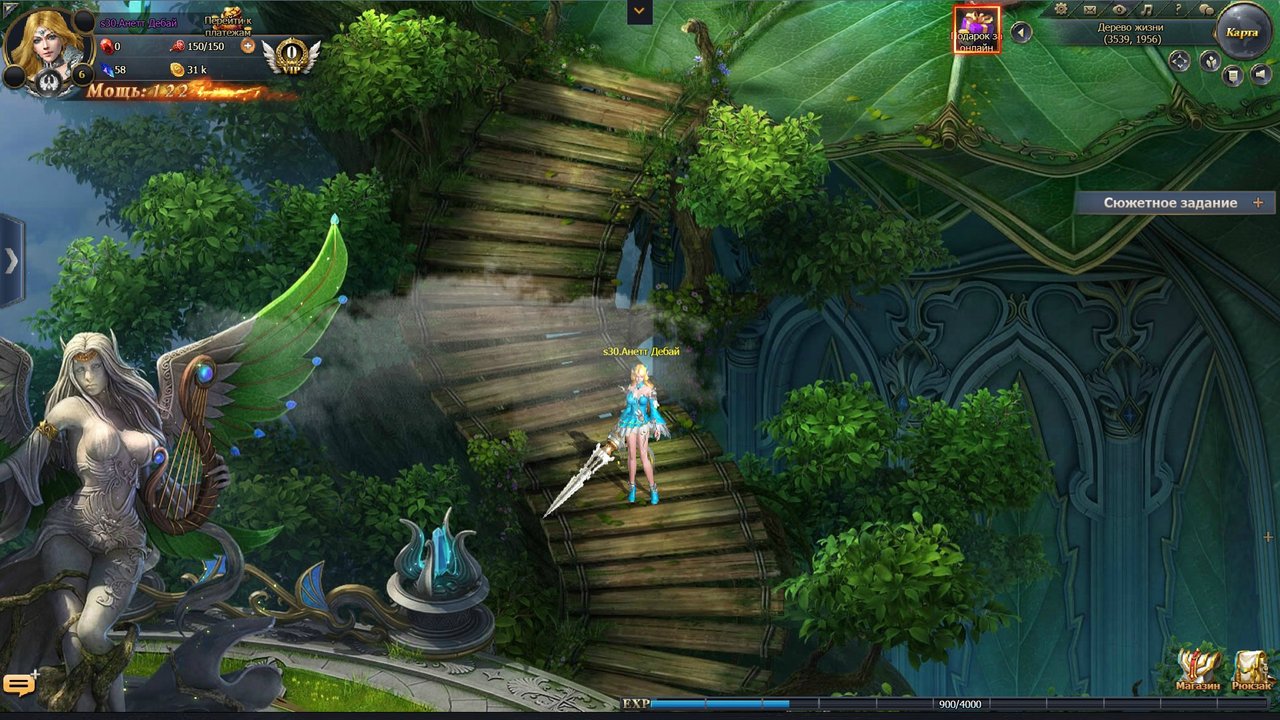Image resolution: width=1280 pixels, height=720 pixels.
Task: Toggle the eye visibility icon
Action: (x=1119, y=10)
